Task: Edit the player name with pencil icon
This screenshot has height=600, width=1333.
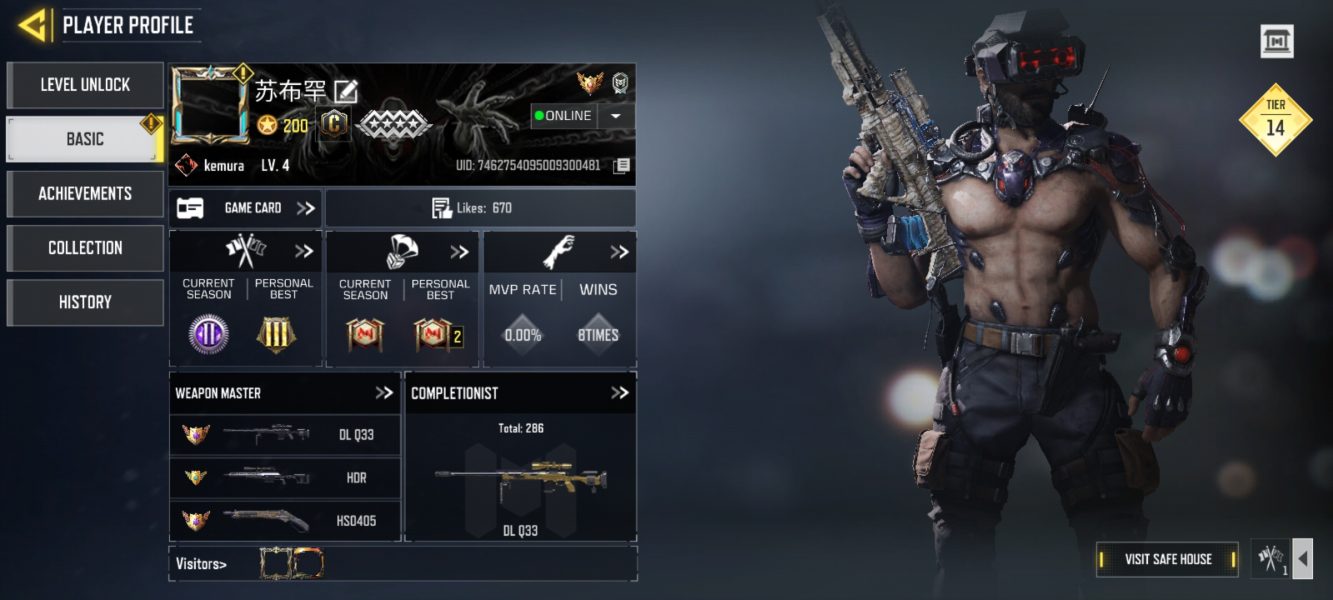Action: click(x=346, y=91)
